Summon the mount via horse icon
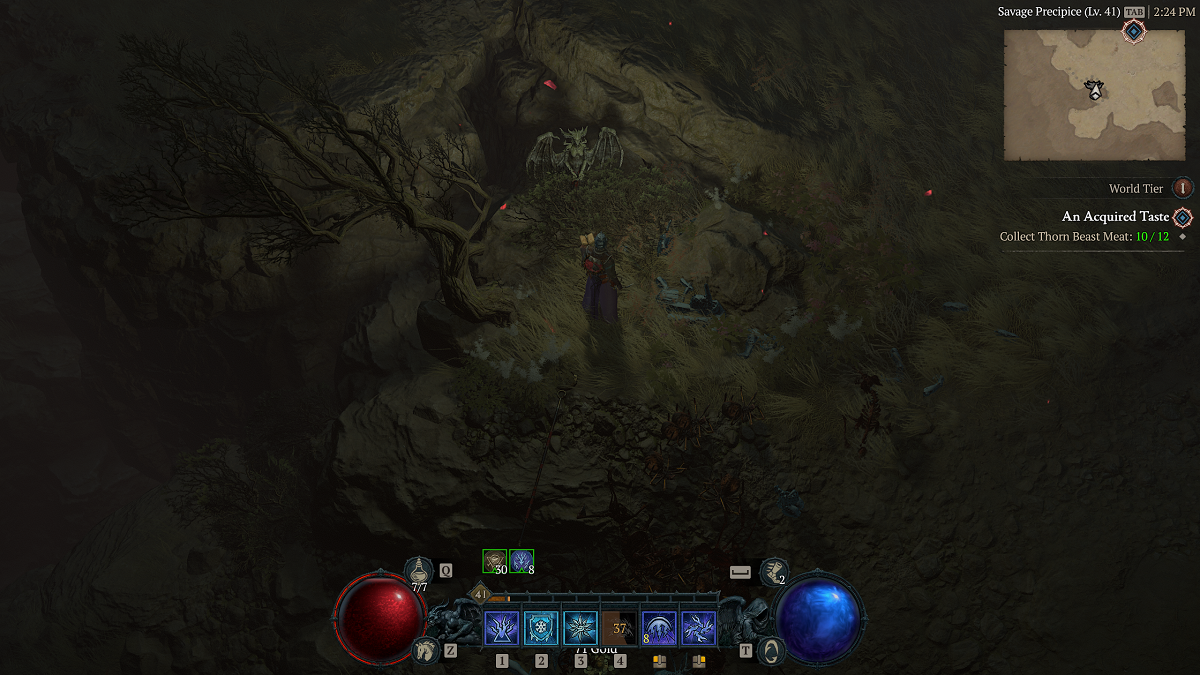This screenshot has height=675, width=1200. coord(425,651)
